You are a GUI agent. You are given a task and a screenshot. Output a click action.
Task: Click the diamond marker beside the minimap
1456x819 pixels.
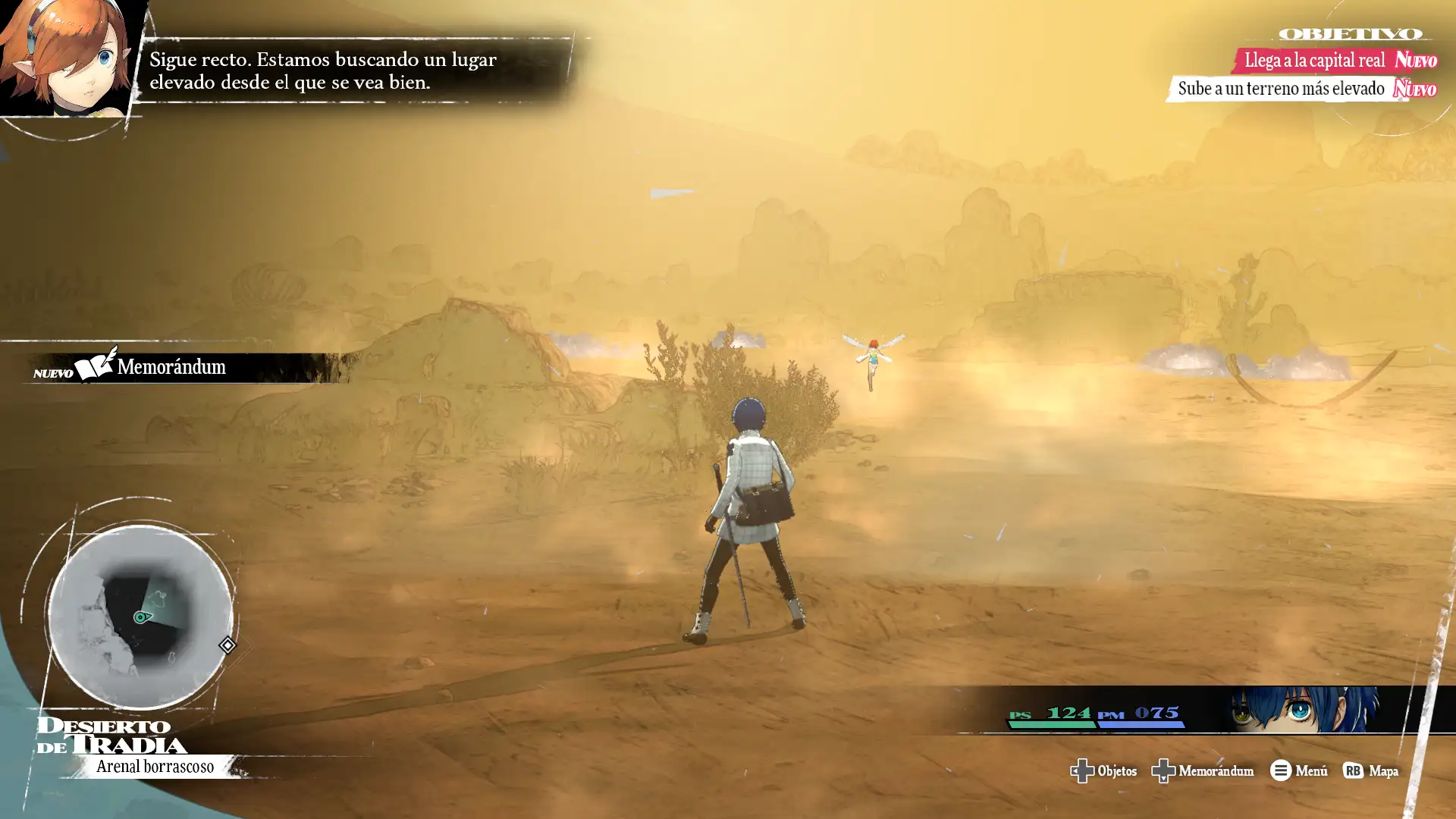pos(227,645)
